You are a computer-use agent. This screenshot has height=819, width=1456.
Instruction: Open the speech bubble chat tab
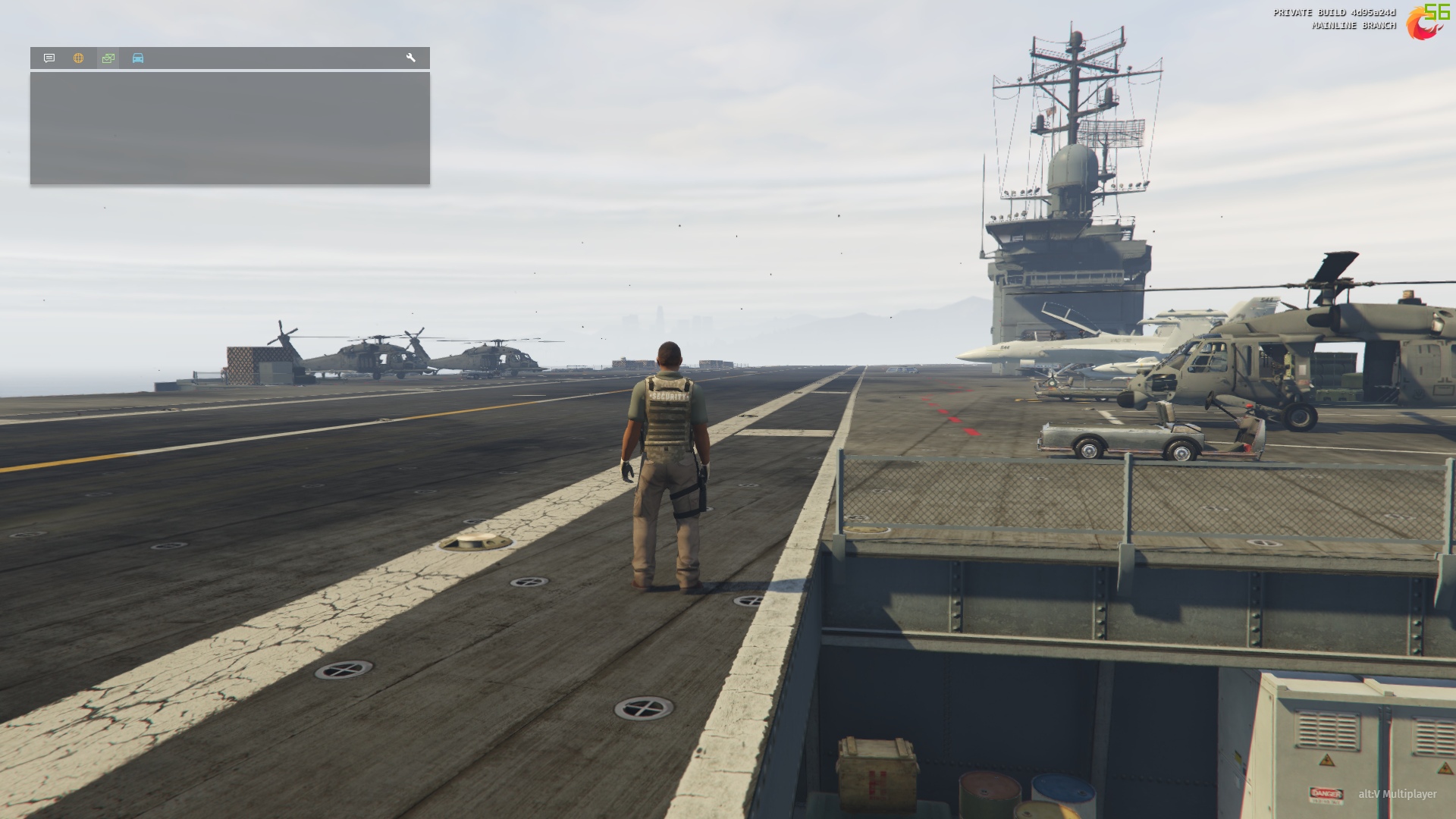point(49,58)
